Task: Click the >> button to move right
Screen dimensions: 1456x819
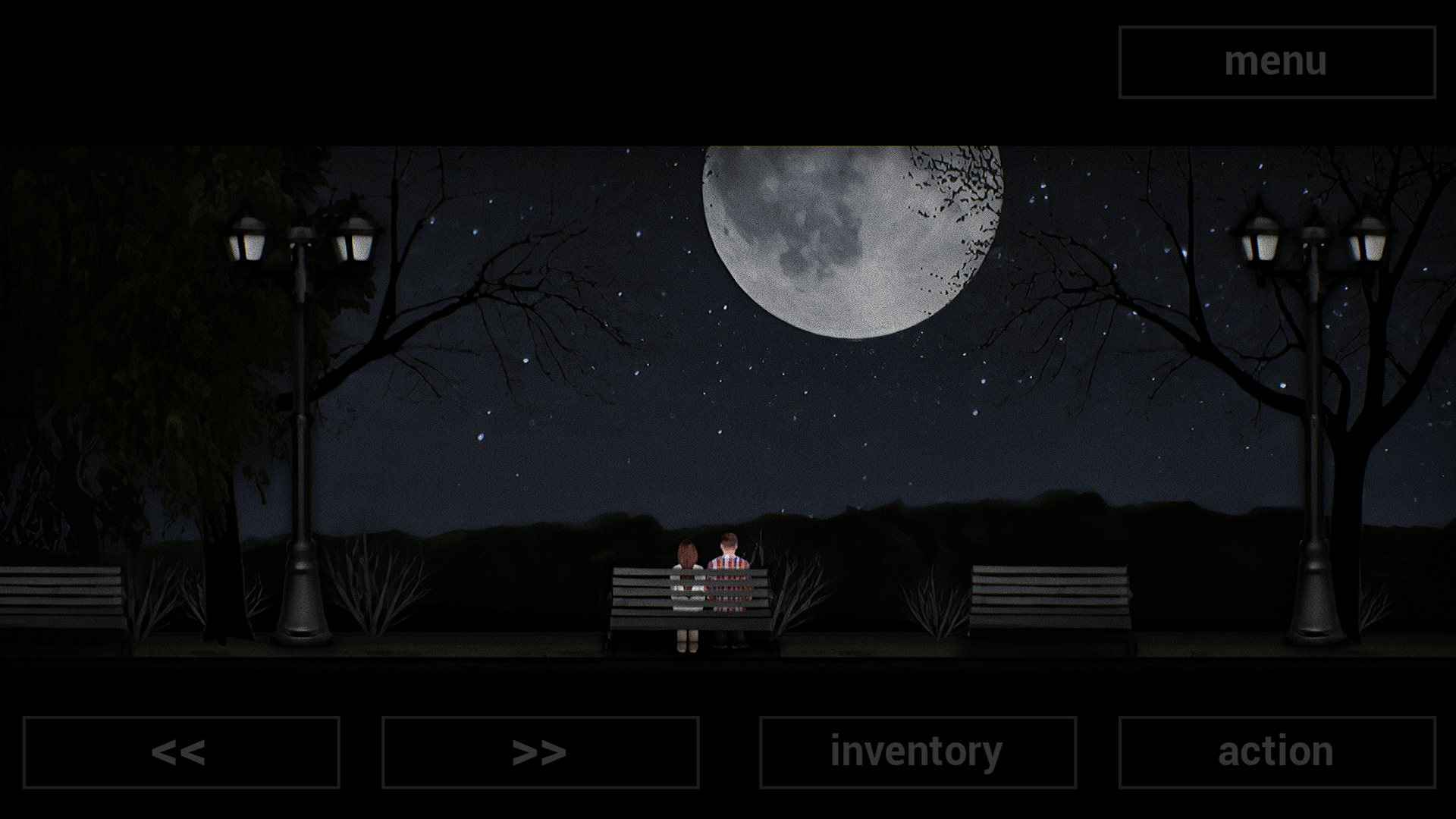Action: click(x=540, y=752)
